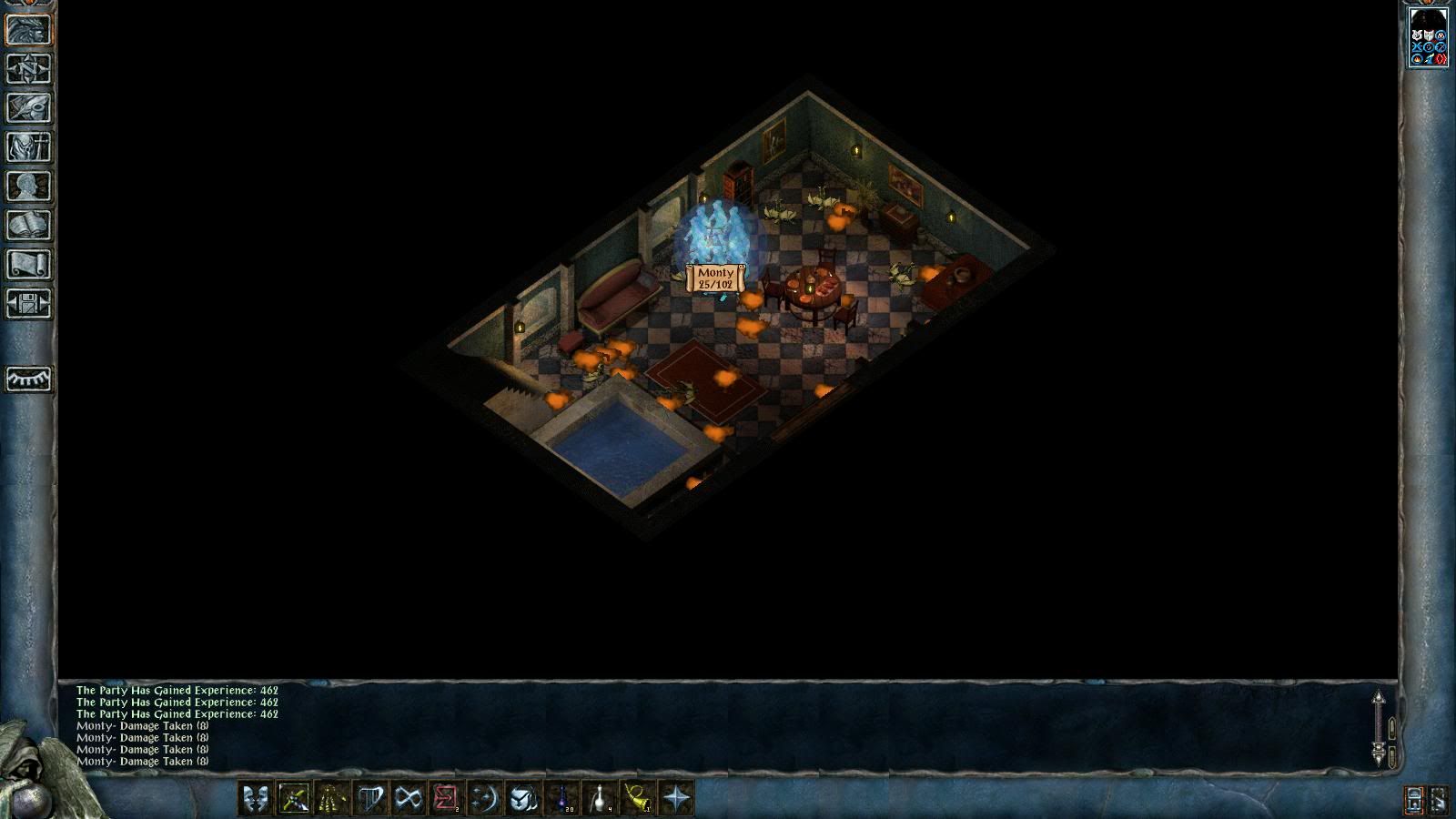Select the highlighted sidebar button with the profile face

point(28,30)
